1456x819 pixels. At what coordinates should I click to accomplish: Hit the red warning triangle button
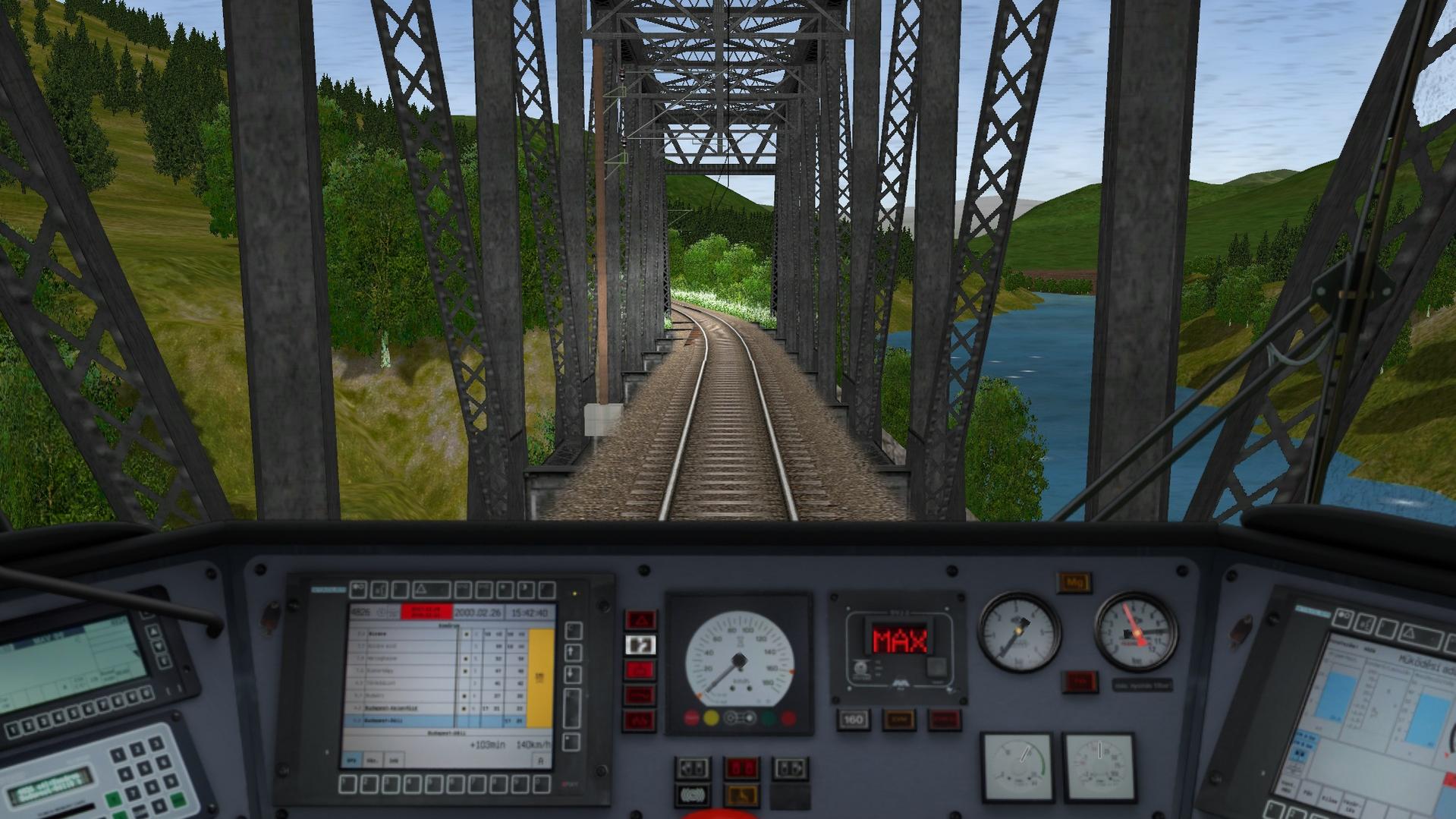[x=640, y=620]
